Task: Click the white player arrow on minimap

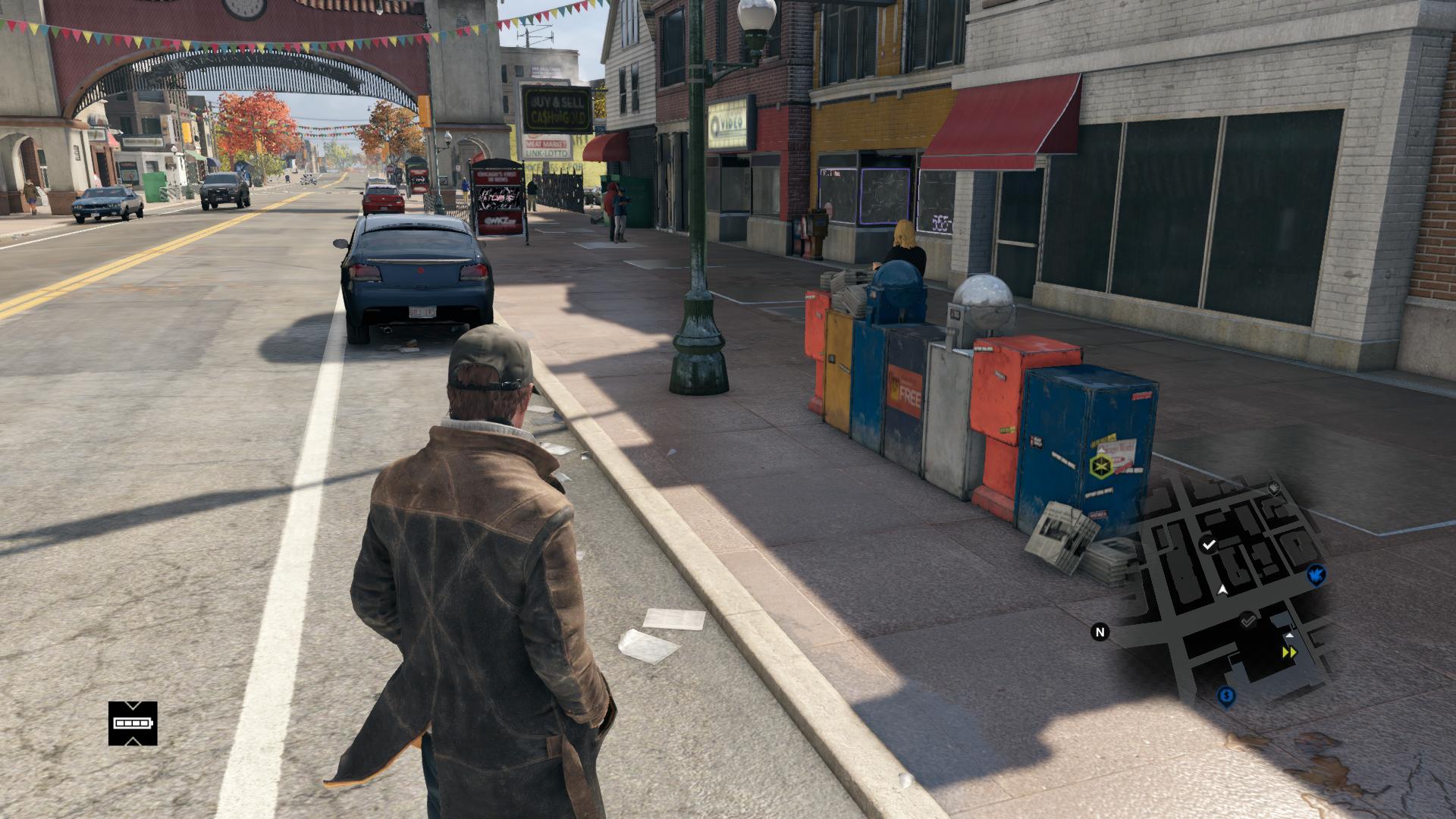Action: pyautogui.click(x=1222, y=589)
